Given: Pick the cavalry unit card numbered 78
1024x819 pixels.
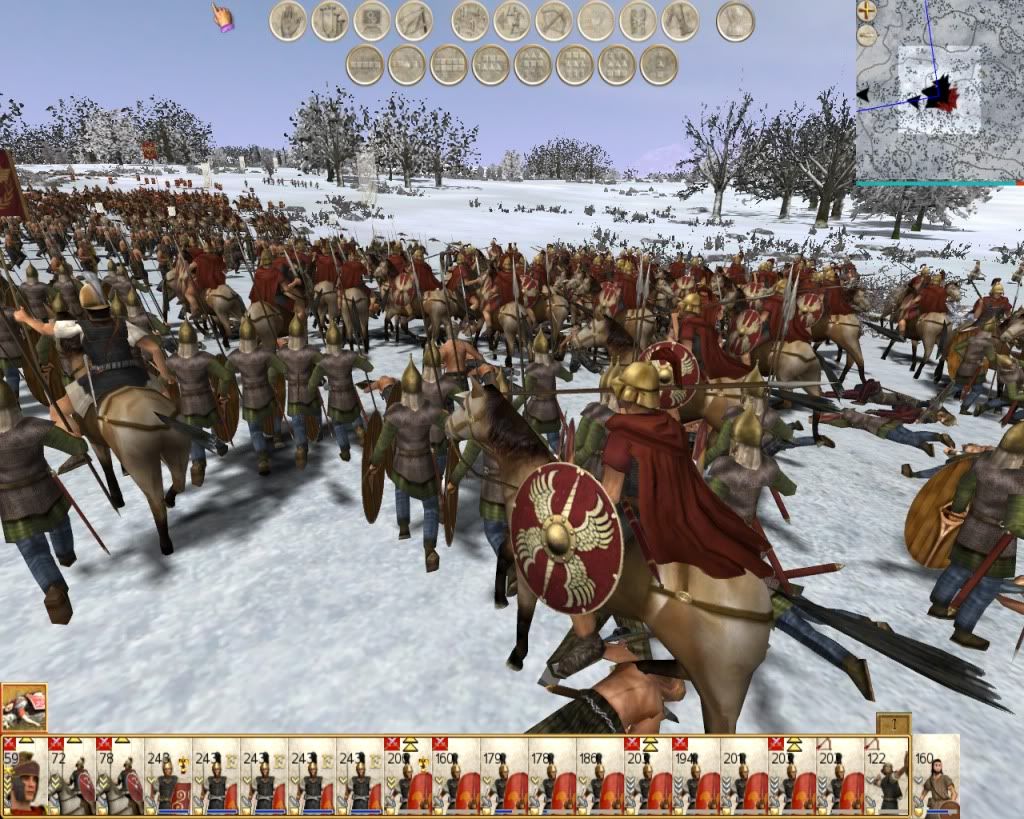Looking at the screenshot, I should [120, 776].
